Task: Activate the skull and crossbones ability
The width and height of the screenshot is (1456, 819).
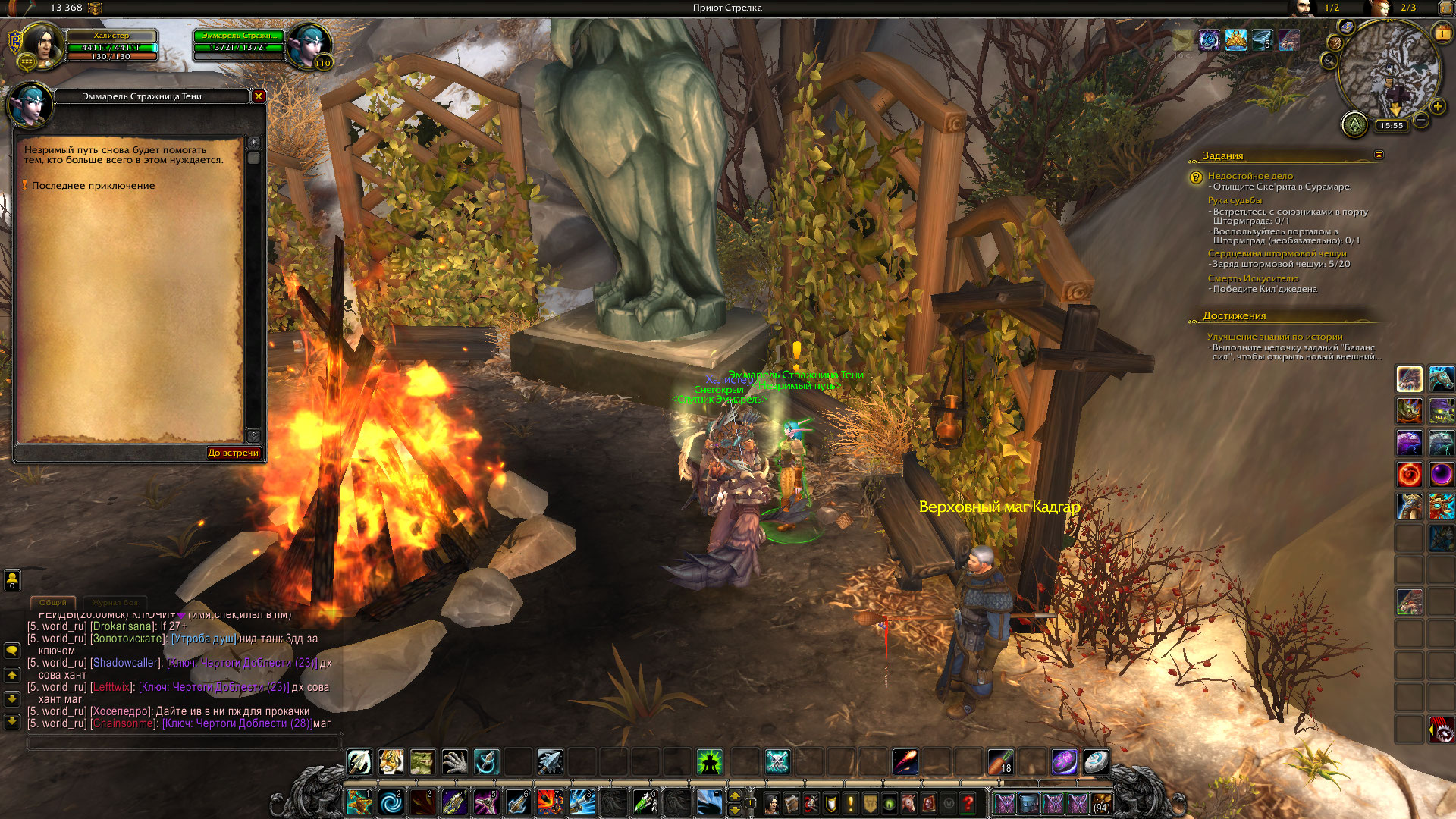Action: (778, 761)
